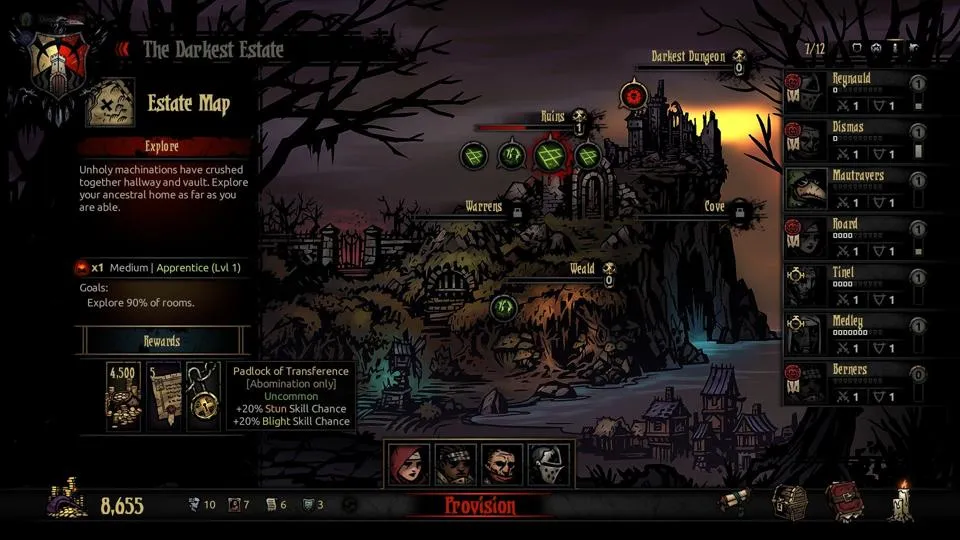The height and width of the screenshot is (540, 960).
Task: Select the highlighted Ruins quest marker
Action: tap(549, 155)
